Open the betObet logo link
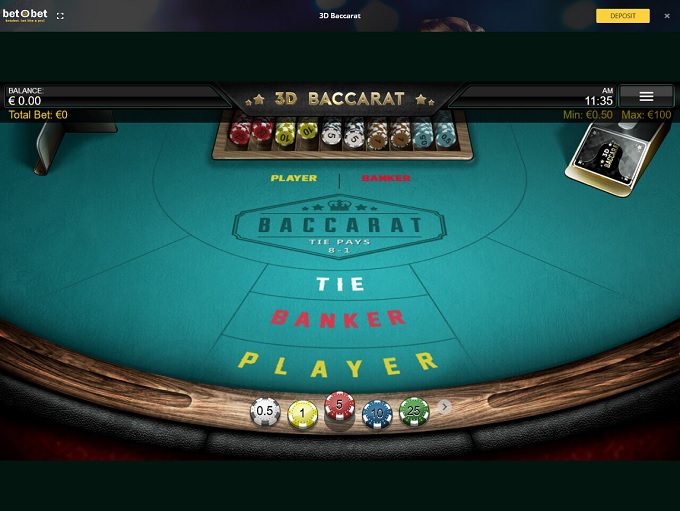 pyautogui.click(x=24, y=15)
